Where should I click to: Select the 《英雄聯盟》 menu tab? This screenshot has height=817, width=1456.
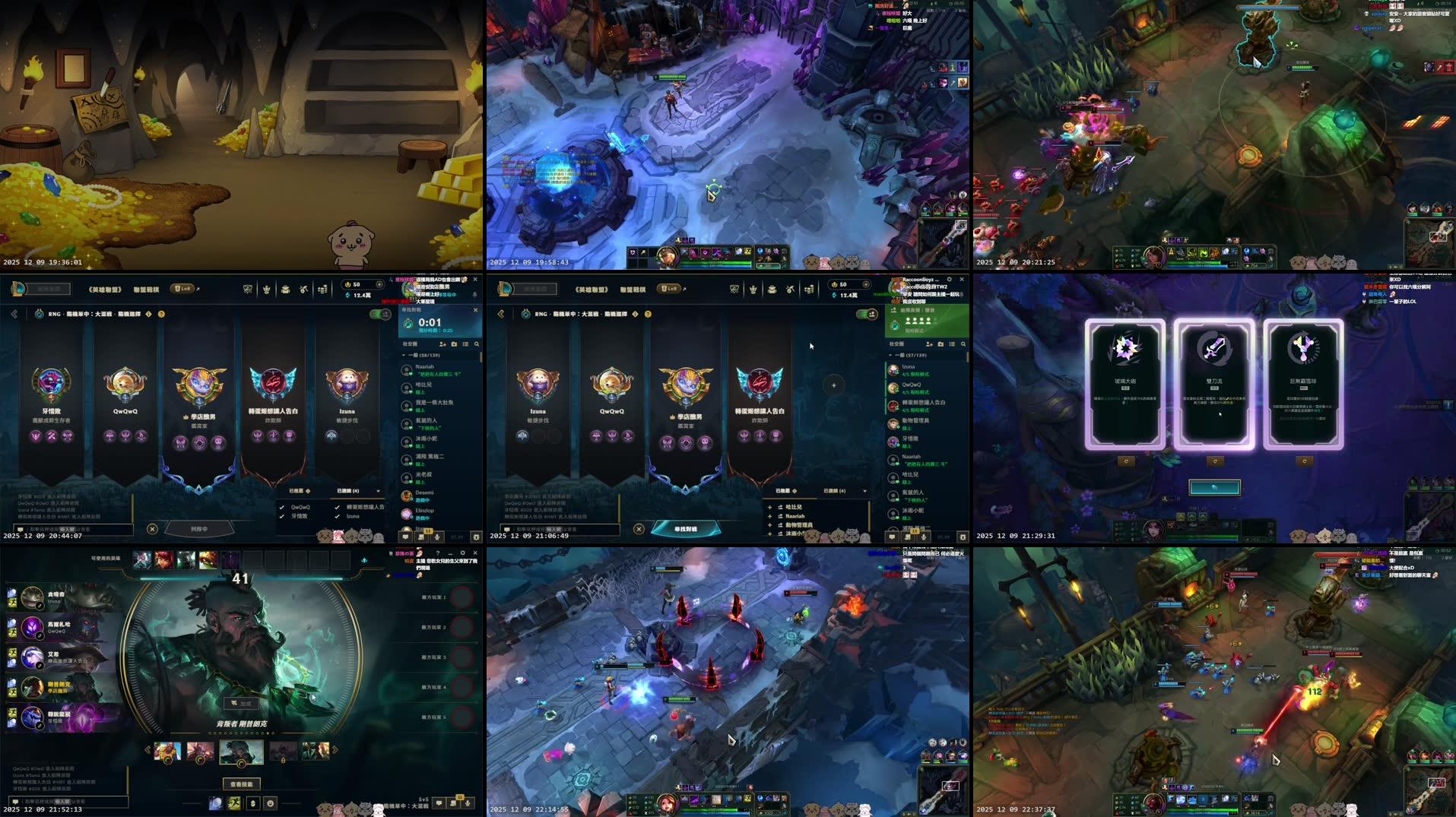point(106,289)
